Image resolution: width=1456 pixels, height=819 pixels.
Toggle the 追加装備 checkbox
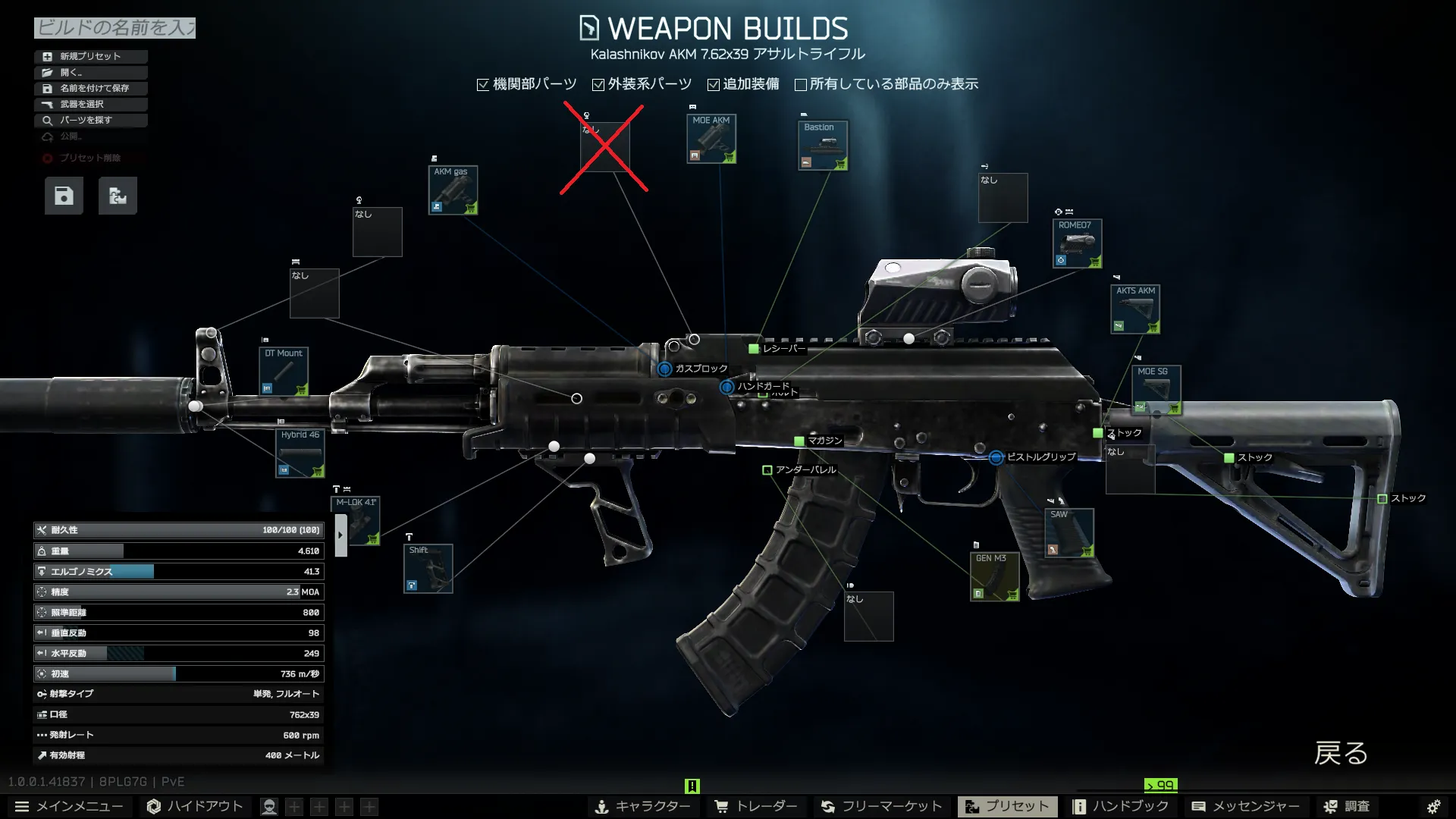click(714, 84)
